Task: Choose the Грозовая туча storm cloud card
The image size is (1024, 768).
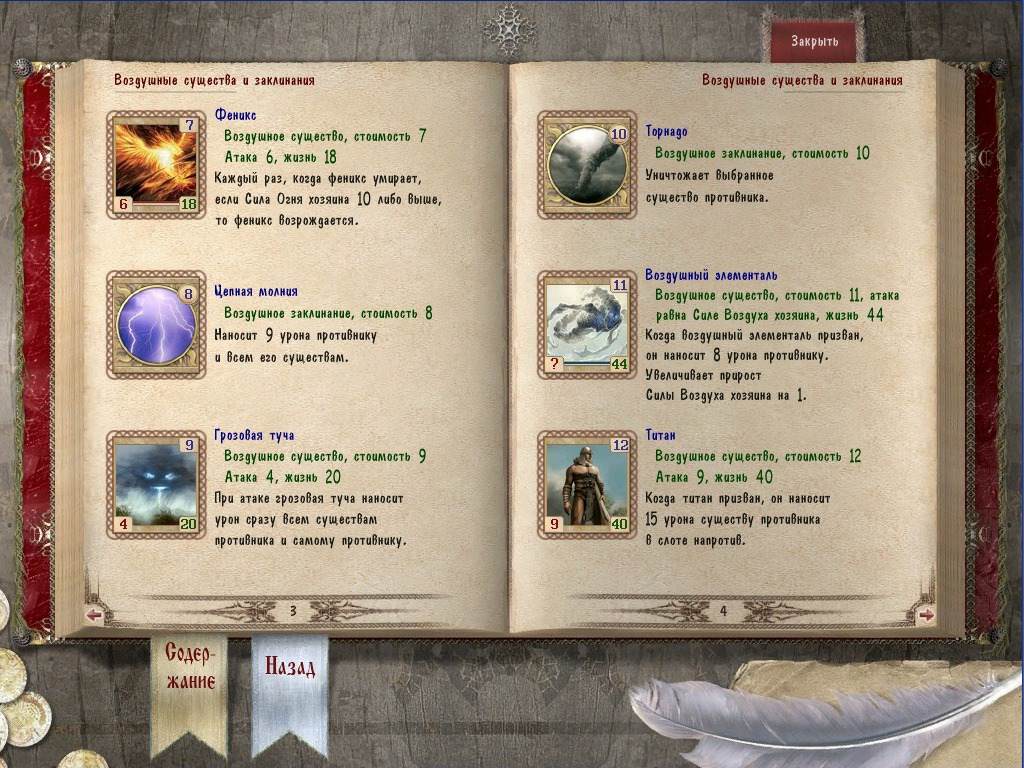Action: click(156, 482)
